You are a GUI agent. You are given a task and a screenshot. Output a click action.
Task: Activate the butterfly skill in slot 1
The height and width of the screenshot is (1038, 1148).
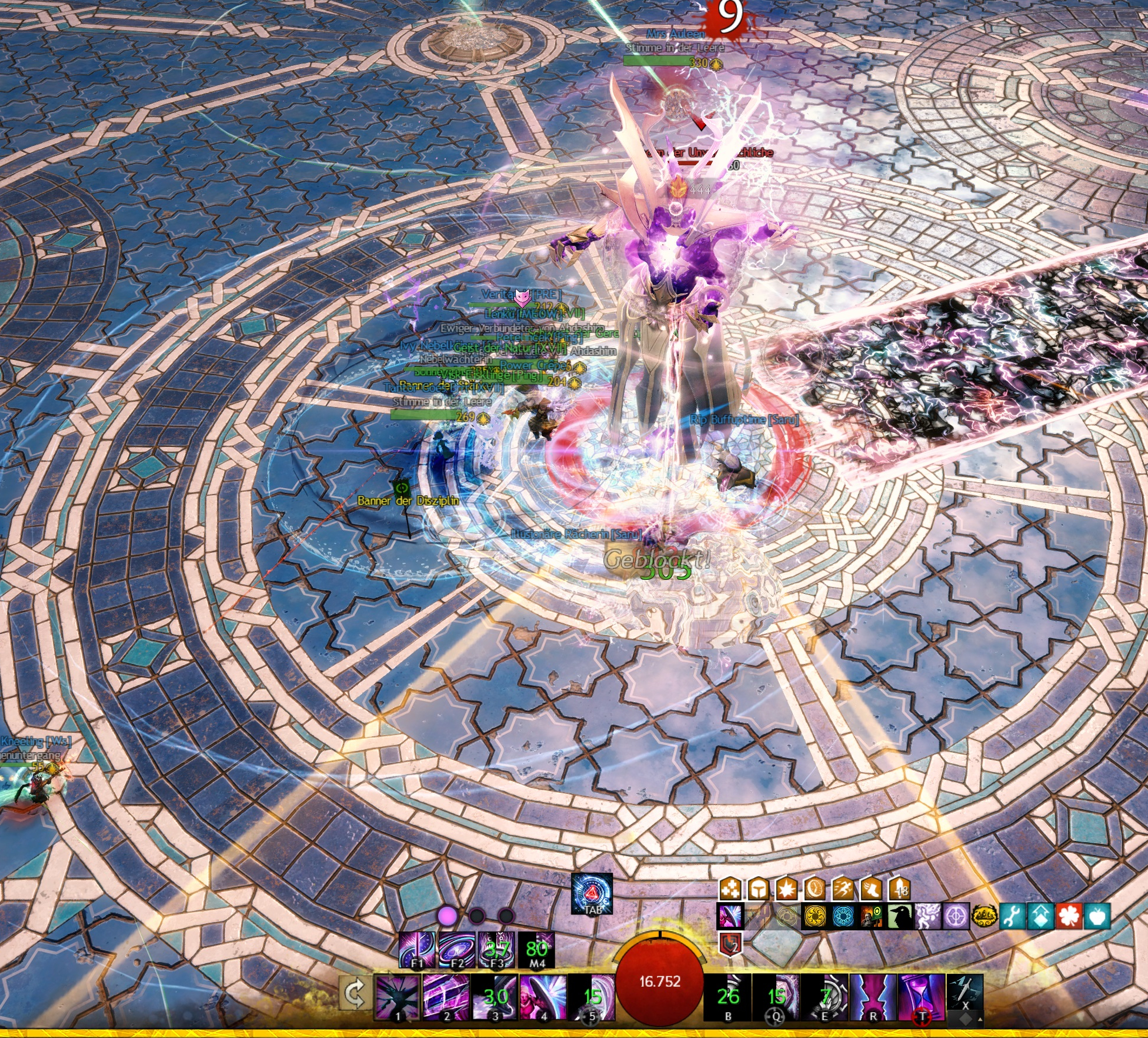point(397,997)
